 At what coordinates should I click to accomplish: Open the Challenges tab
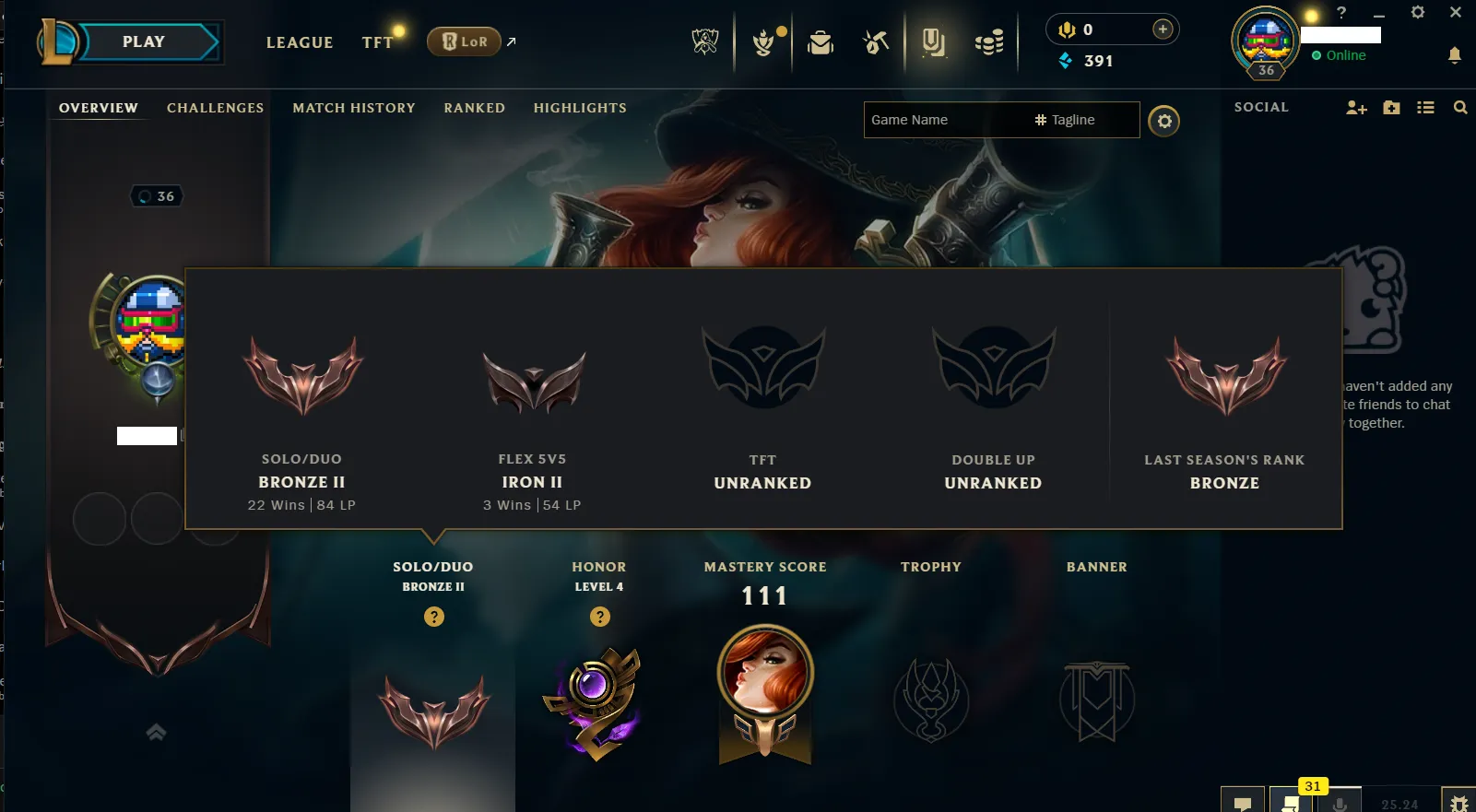click(215, 108)
